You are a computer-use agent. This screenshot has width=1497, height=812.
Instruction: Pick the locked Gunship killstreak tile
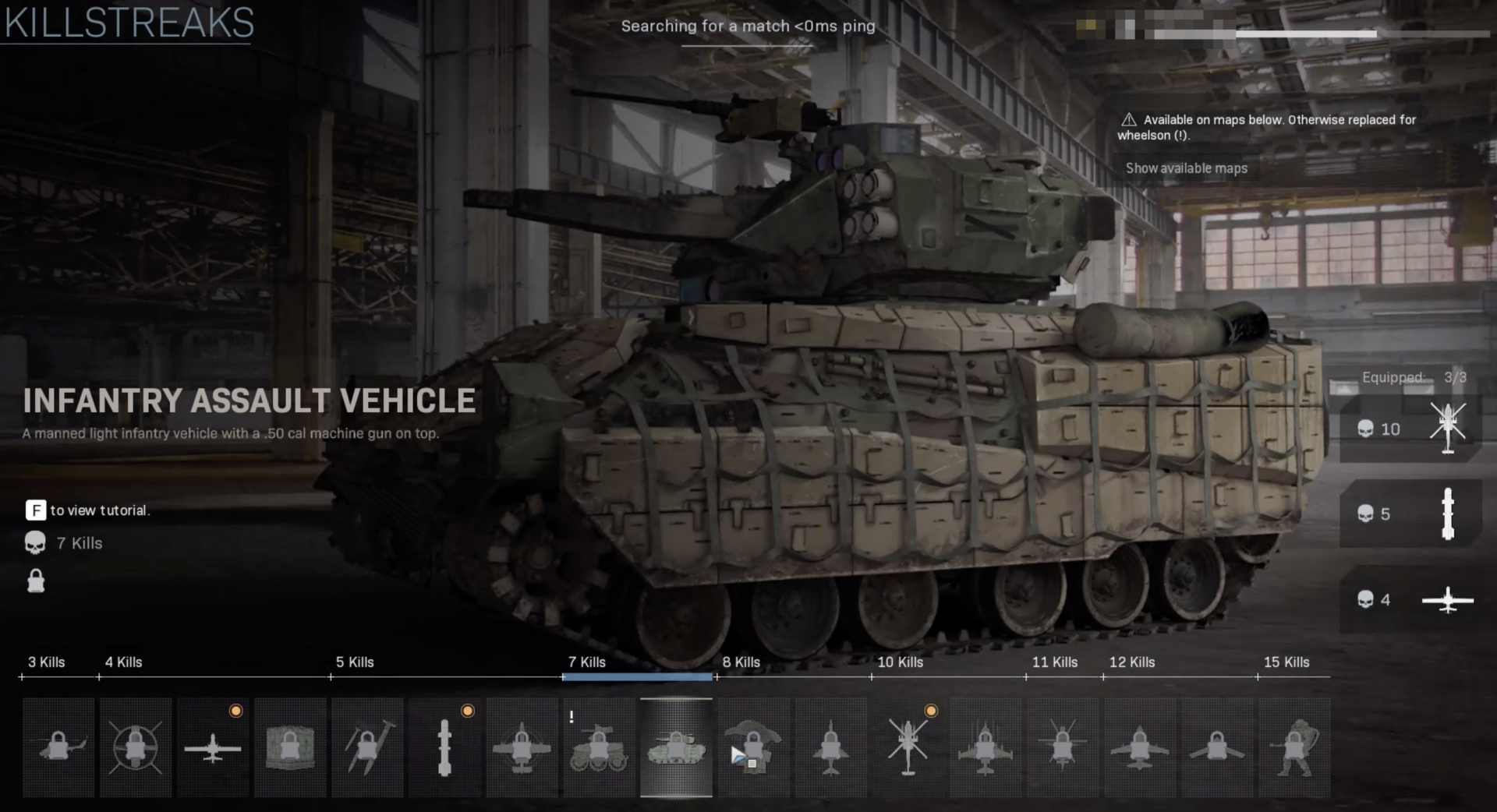(x=1139, y=747)
